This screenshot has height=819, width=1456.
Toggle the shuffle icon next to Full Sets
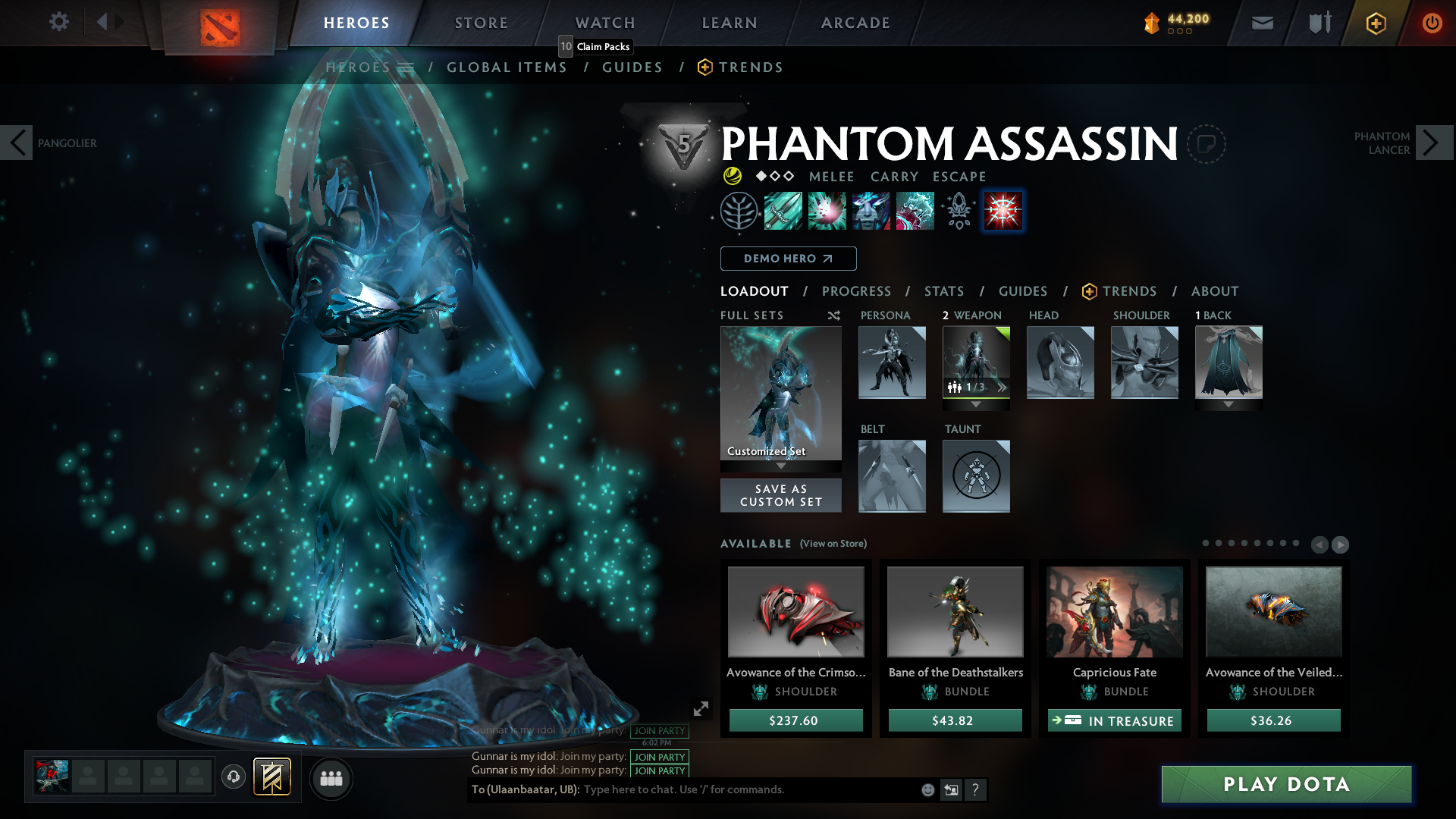click(x=833, y=315)
